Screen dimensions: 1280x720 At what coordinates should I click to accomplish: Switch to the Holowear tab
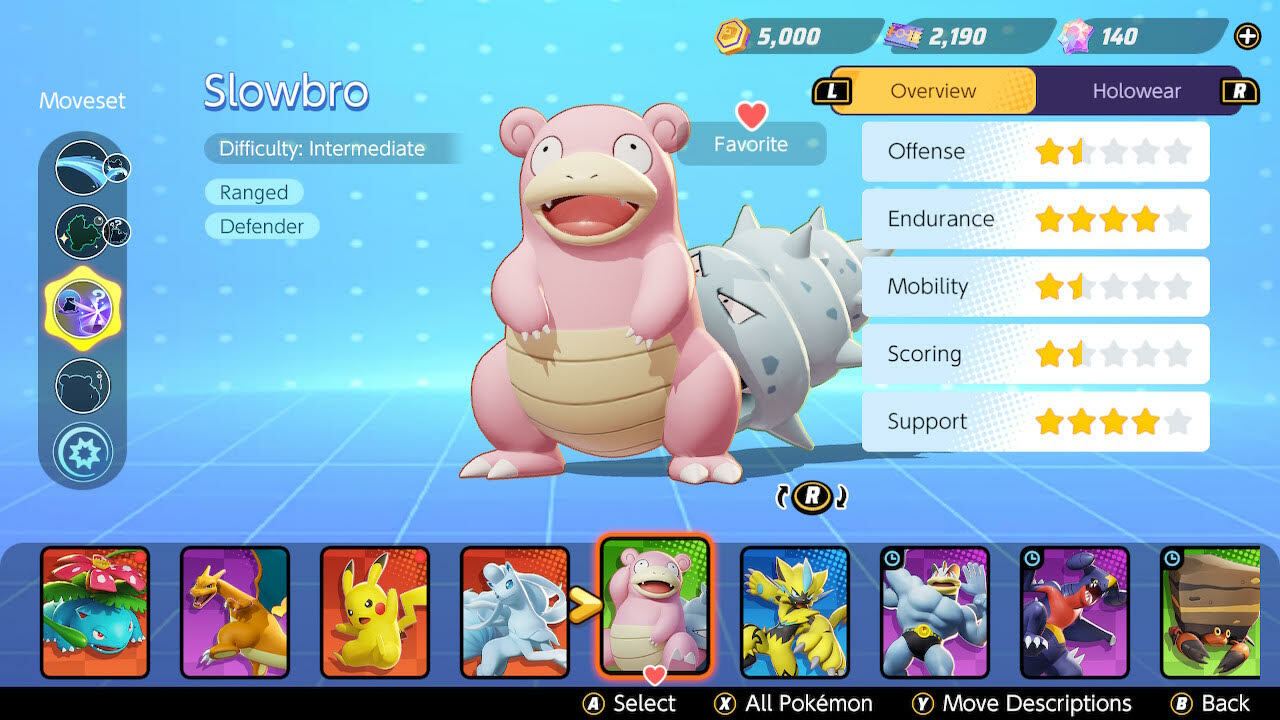coord(1136,91)
